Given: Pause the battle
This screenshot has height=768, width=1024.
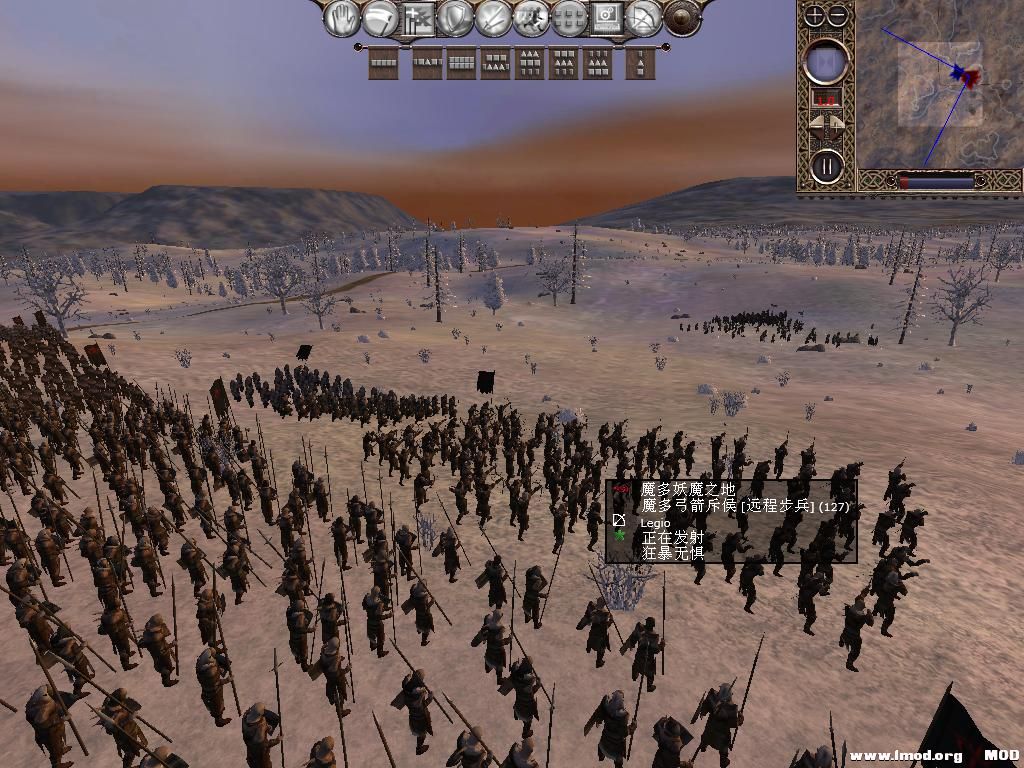Looking at the screenshot, I should 827,165.
